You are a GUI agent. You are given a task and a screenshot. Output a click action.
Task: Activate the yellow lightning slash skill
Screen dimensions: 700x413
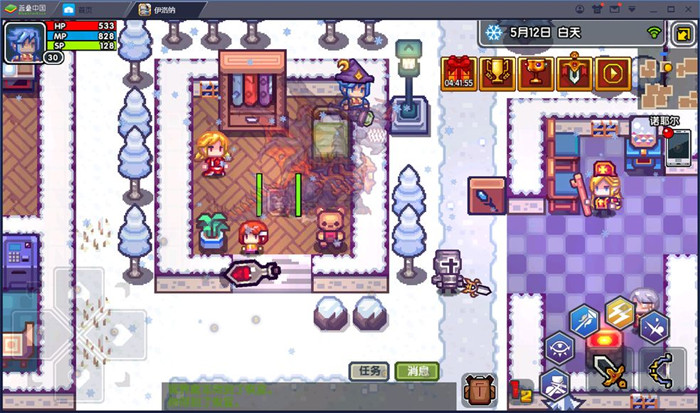tap(620, 313)
